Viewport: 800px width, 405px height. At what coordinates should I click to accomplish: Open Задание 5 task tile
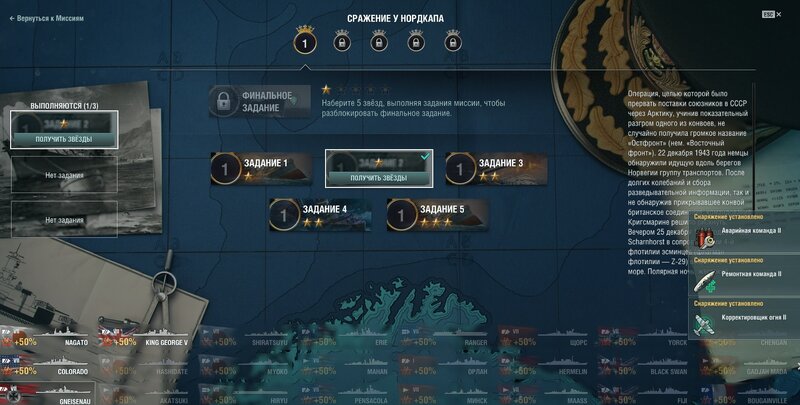[x=437, y=214]
